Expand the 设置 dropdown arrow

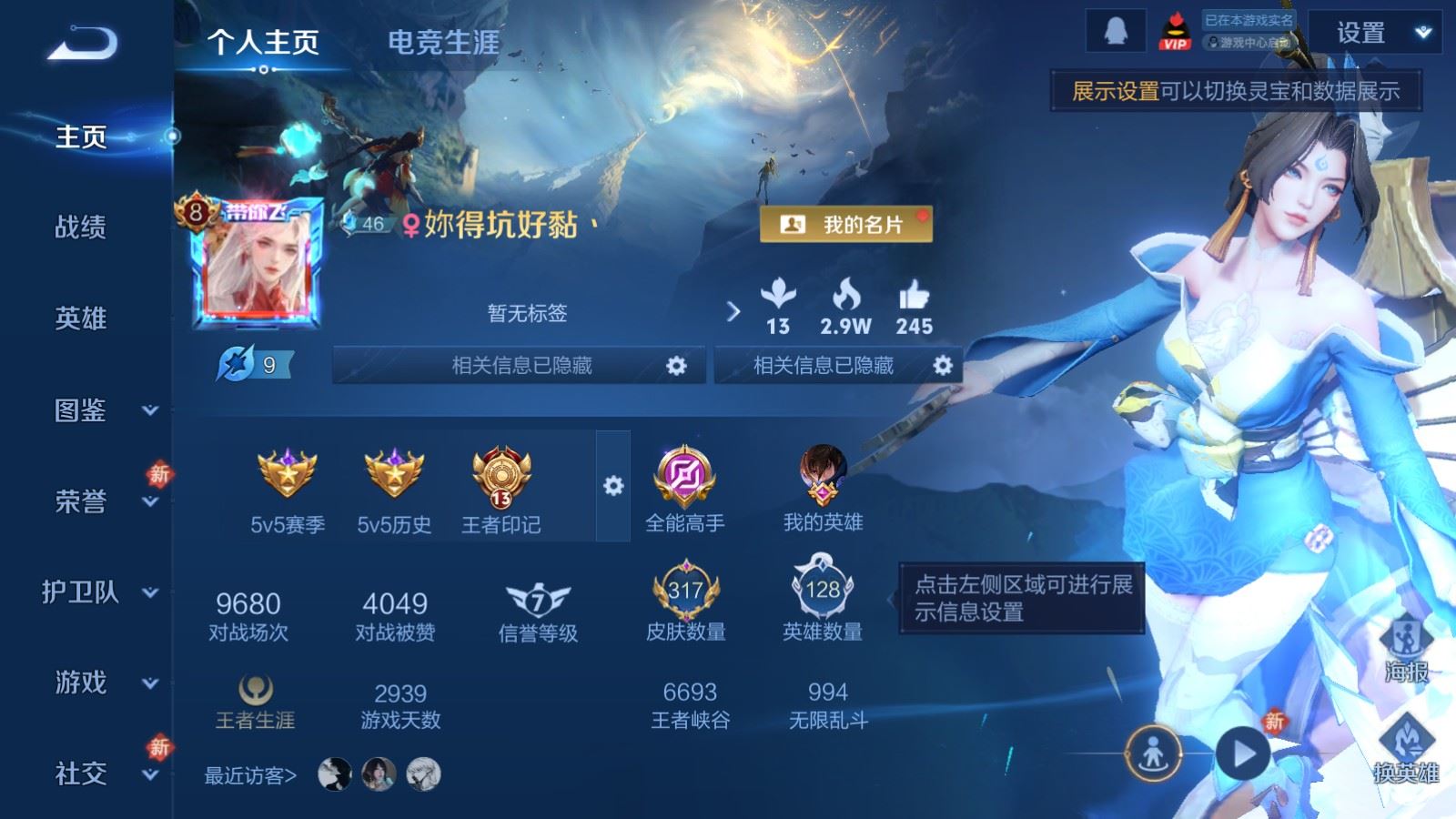pyautogui.click(x=1421, y=31)
